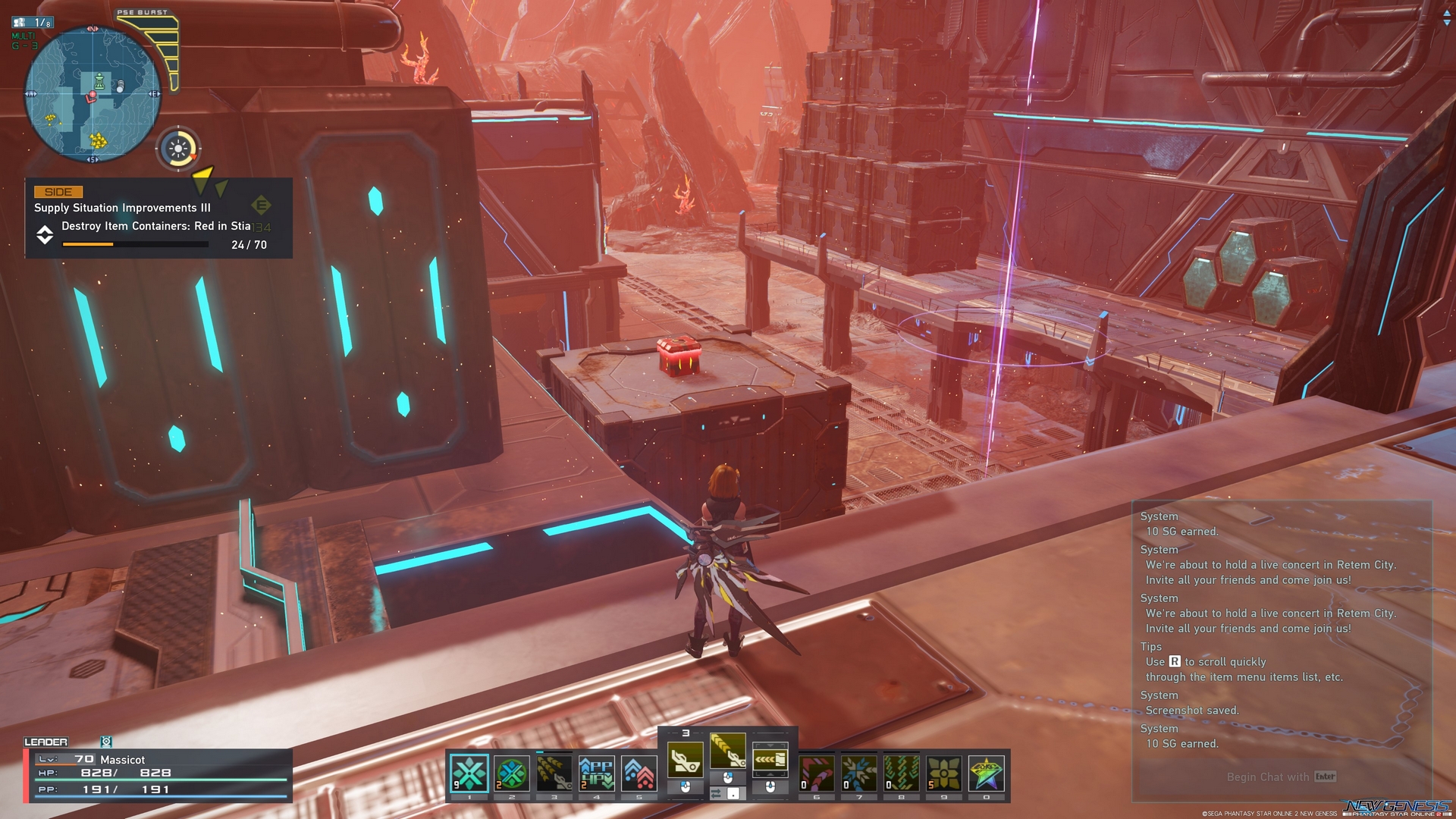Viewport: 1456px width, 819px height.
Task: Use the green item in hotbar slot 2
Action: (x=511, y=773)
